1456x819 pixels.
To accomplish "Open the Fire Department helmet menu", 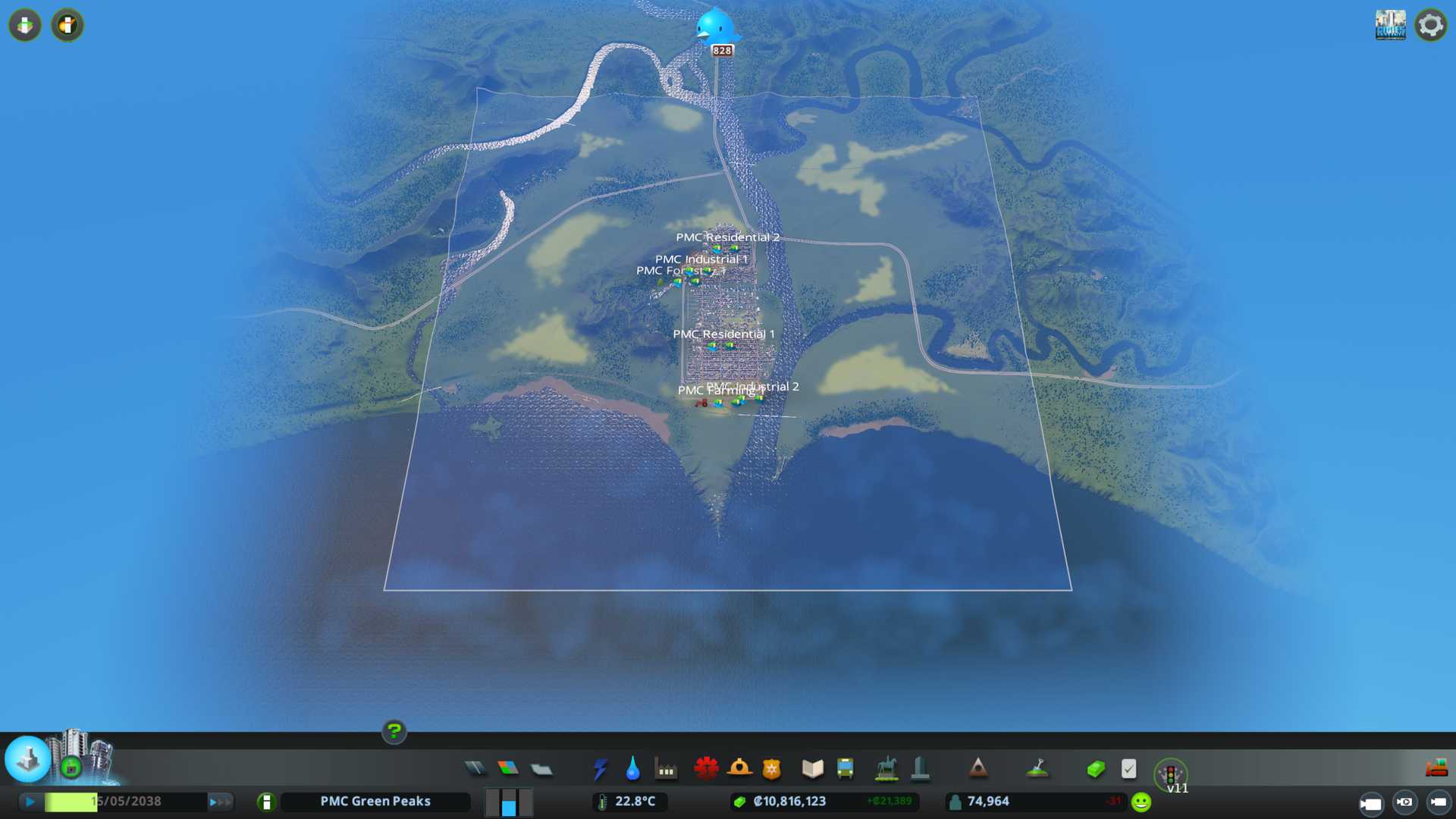I will (x=739, y=769).
